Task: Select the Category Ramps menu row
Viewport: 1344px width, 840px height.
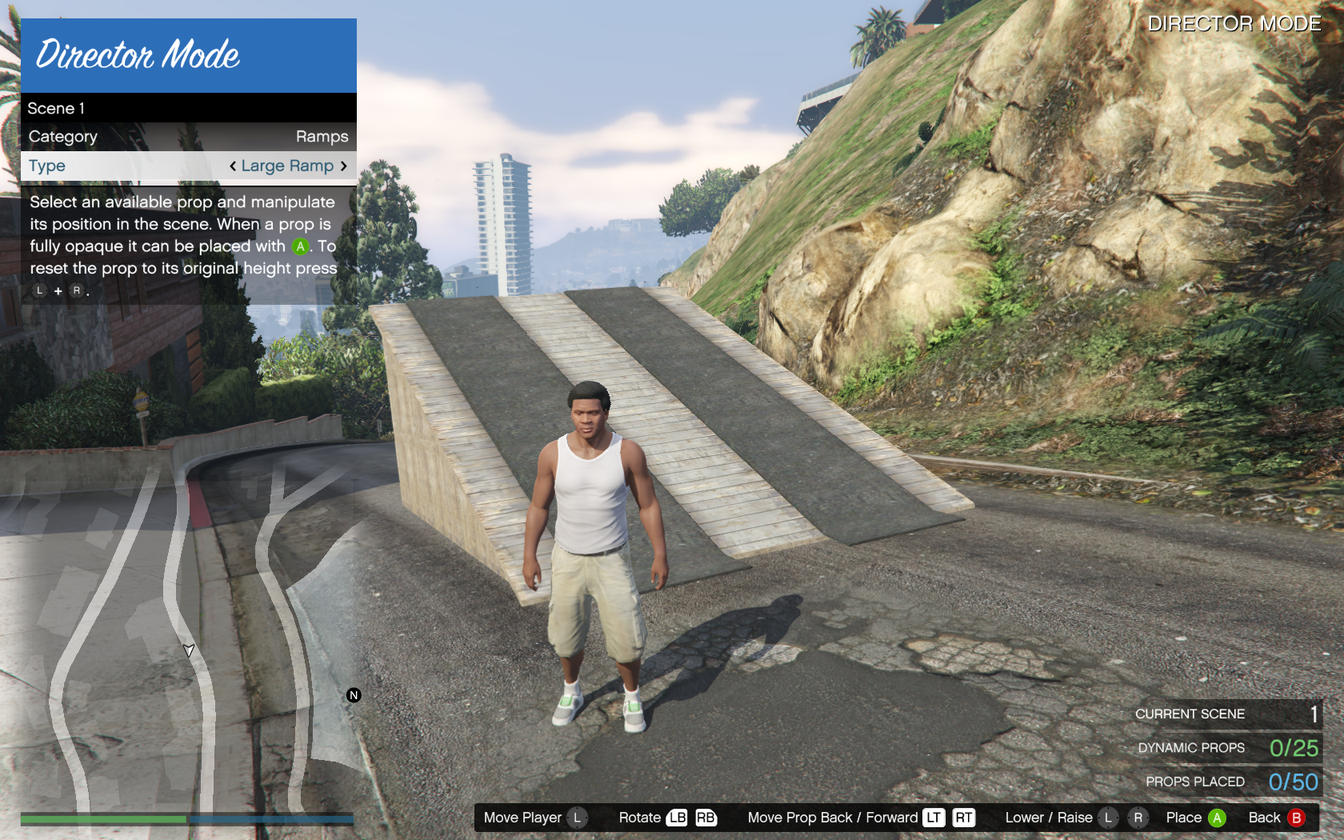Action: click(x=188, y=137)
